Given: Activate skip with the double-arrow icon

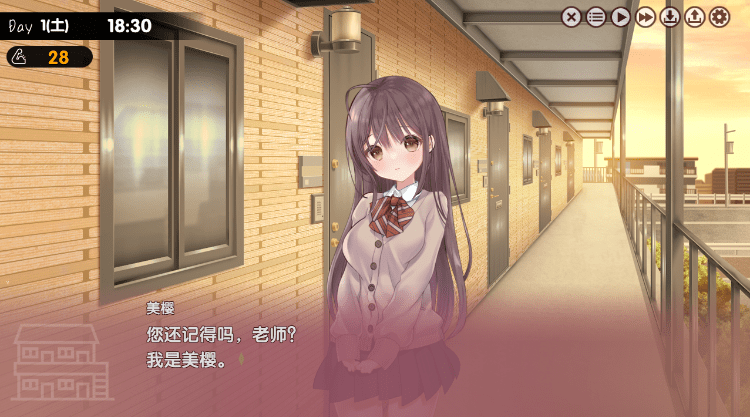Looking at the screenshot, I should point(646,16).
